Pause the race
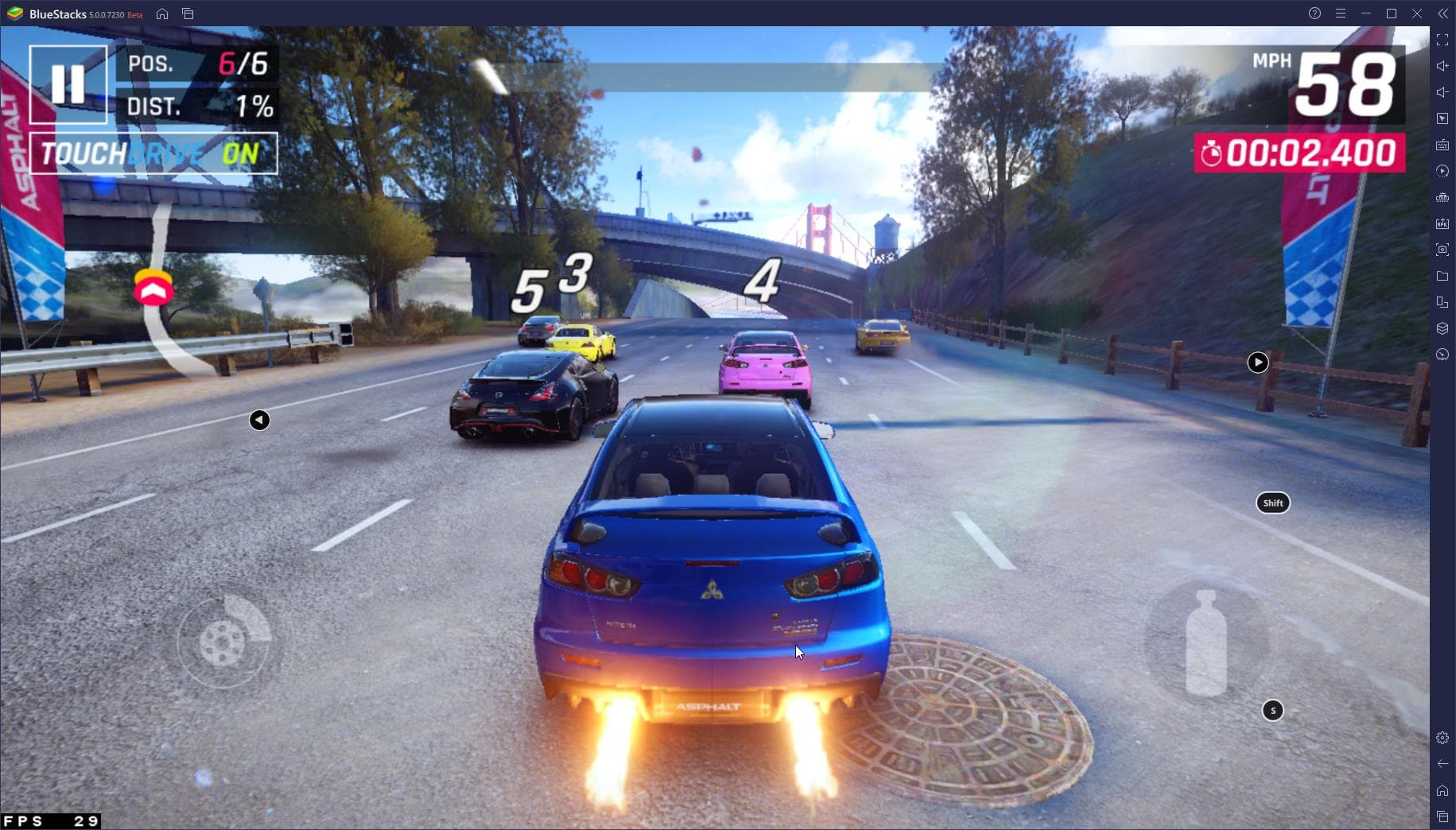 pos(68,84)
